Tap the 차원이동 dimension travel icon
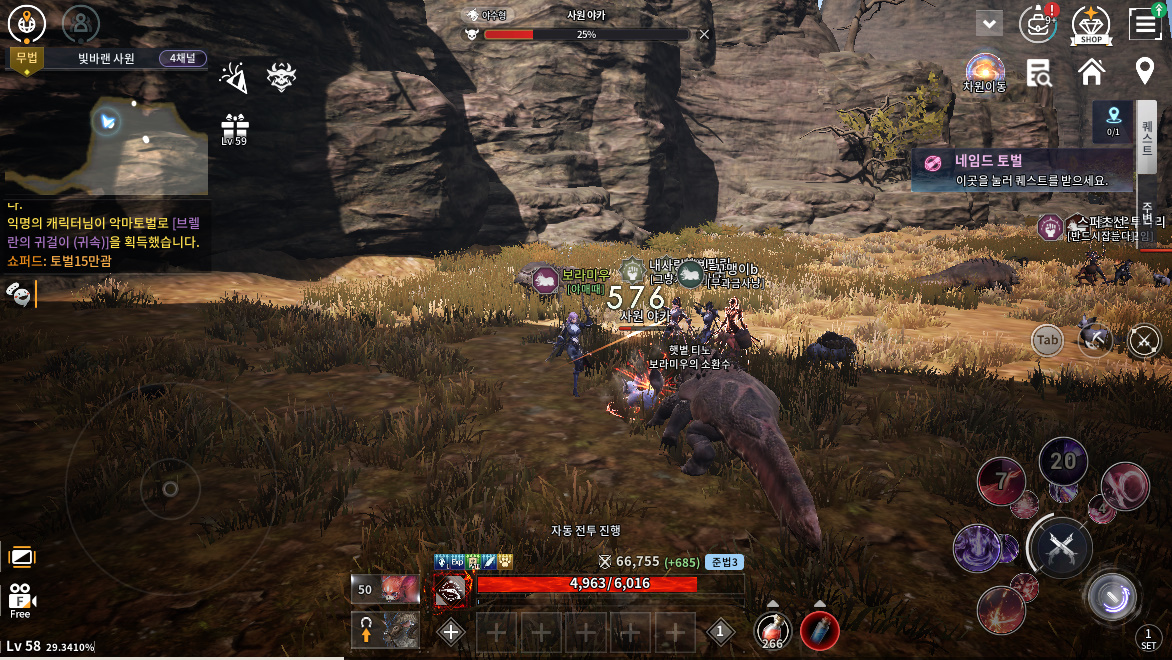 pyautogui.click(x=985, y=72)
